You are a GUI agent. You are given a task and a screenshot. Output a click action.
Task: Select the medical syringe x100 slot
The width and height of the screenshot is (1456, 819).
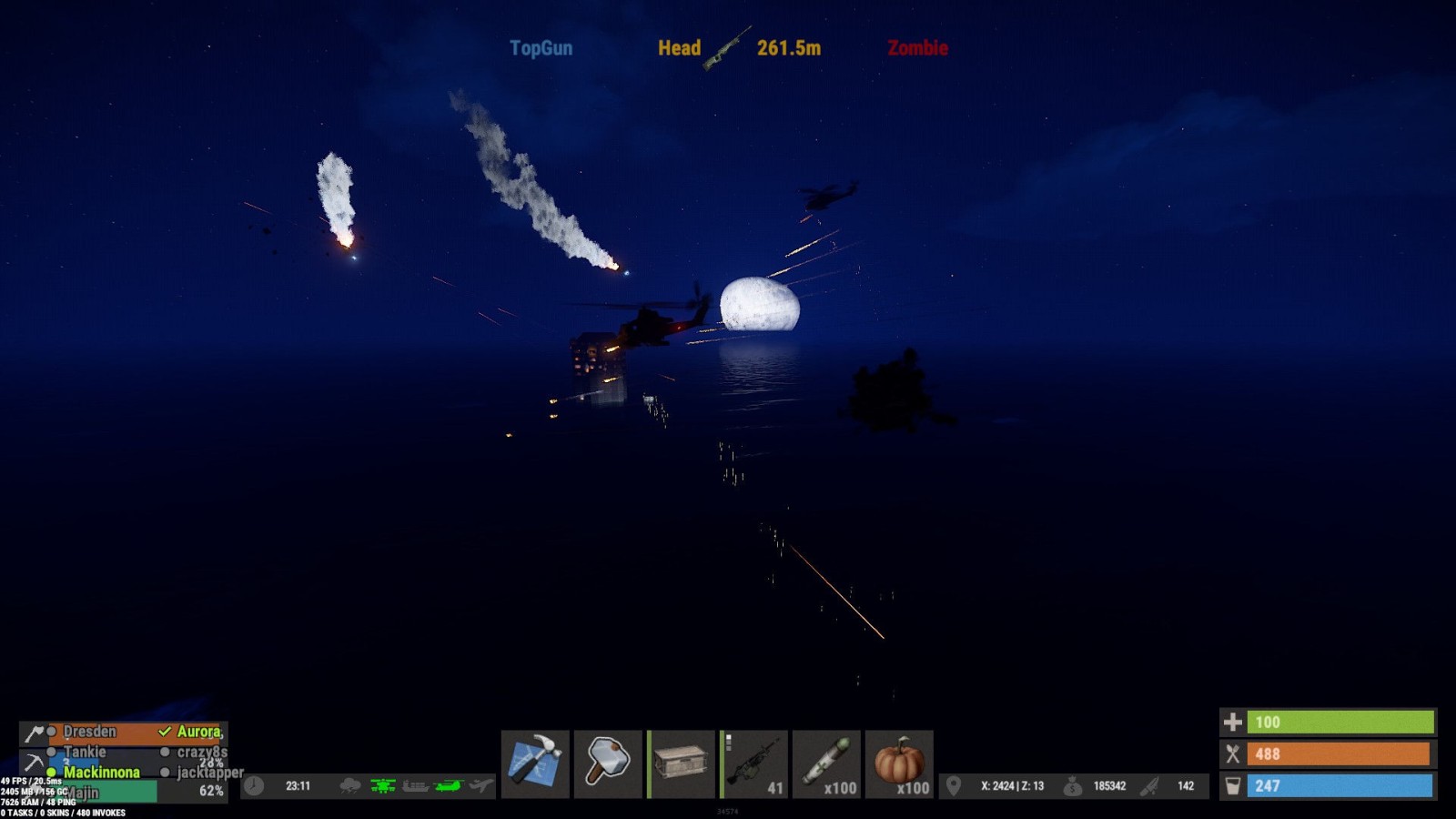(826, 763)
